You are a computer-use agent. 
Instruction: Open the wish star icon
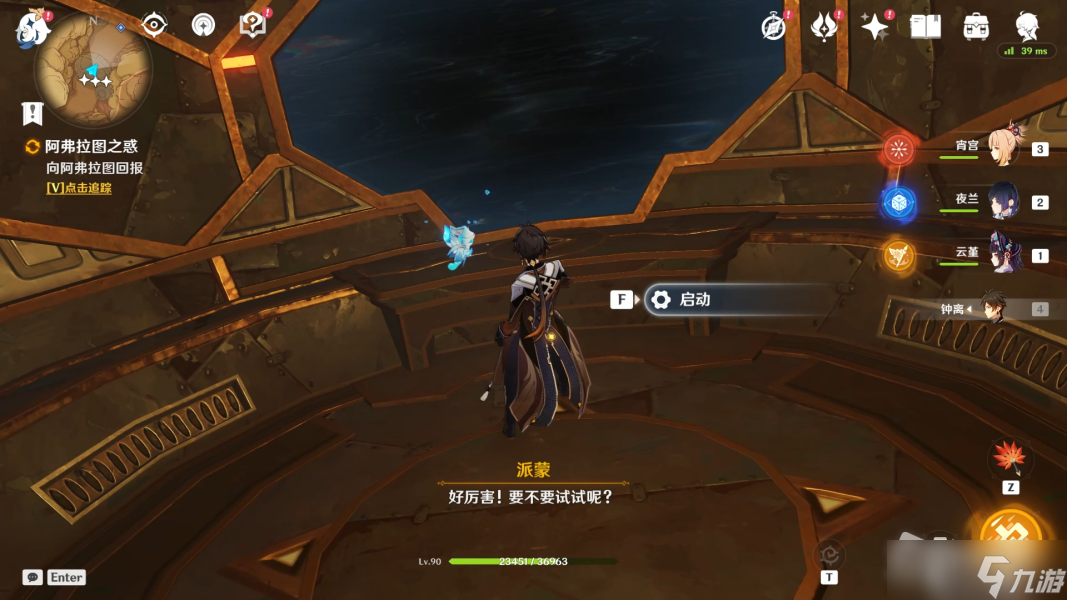coord(875,27)
